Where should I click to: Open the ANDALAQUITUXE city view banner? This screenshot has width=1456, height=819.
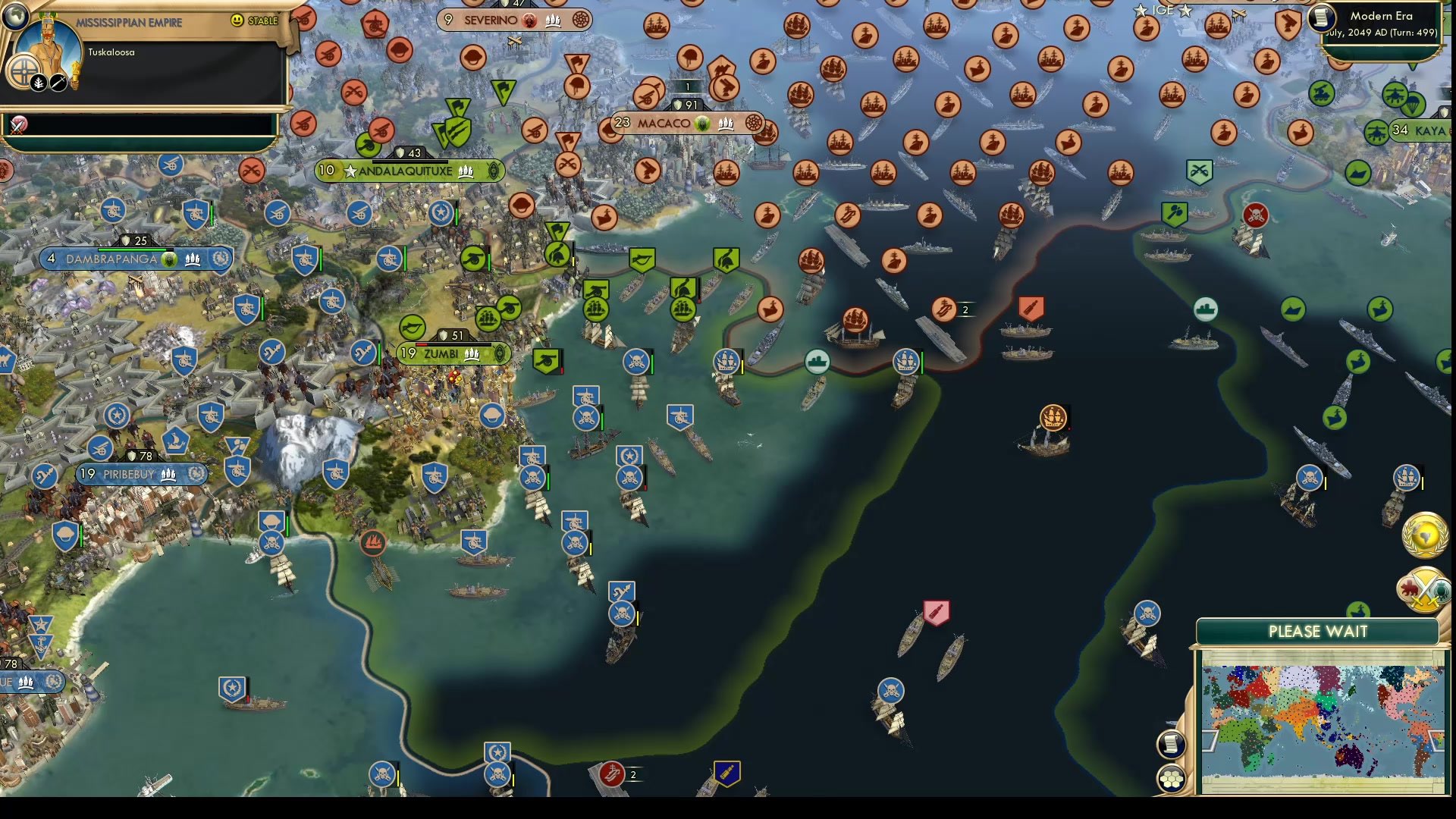(409, 171)
